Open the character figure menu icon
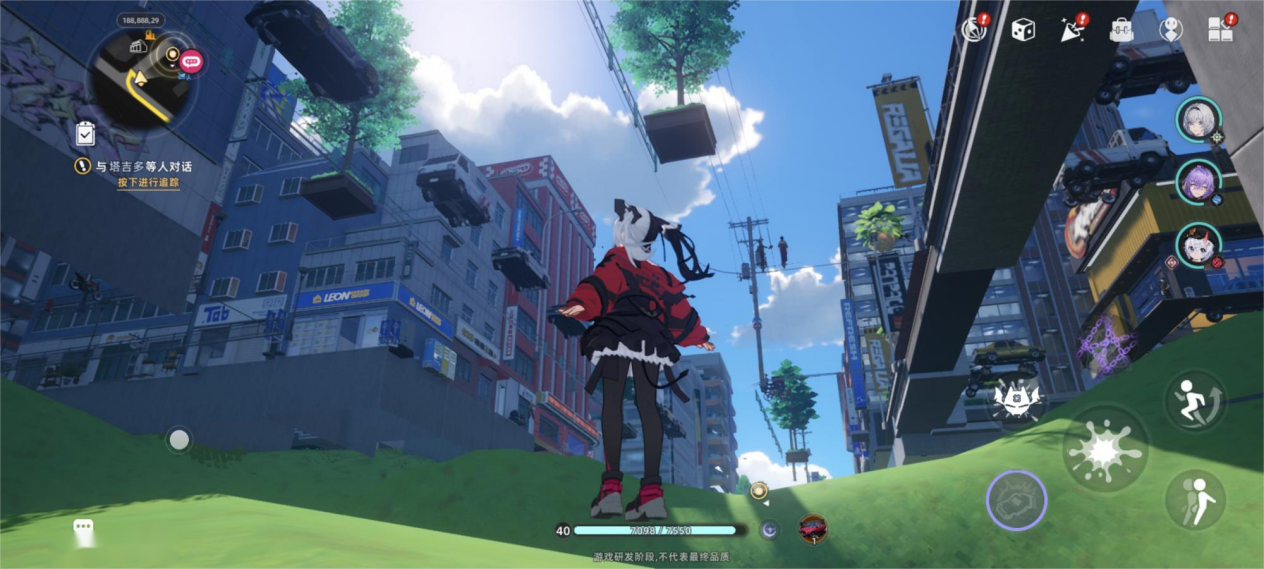The height and width of the screenshot is (569, 1264). tap(1171, 30)
